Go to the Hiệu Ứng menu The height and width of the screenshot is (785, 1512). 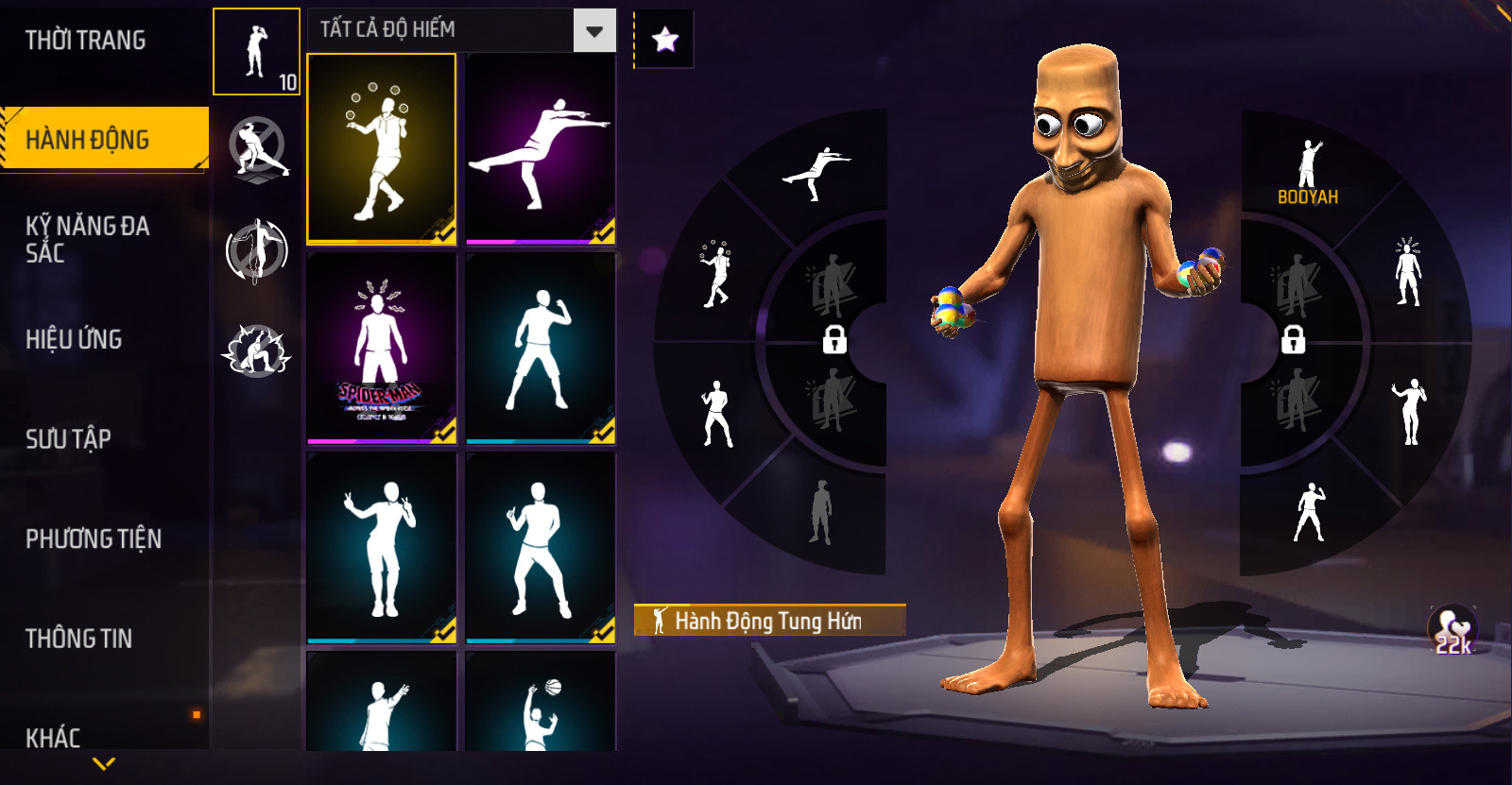(x=74, y=339)
